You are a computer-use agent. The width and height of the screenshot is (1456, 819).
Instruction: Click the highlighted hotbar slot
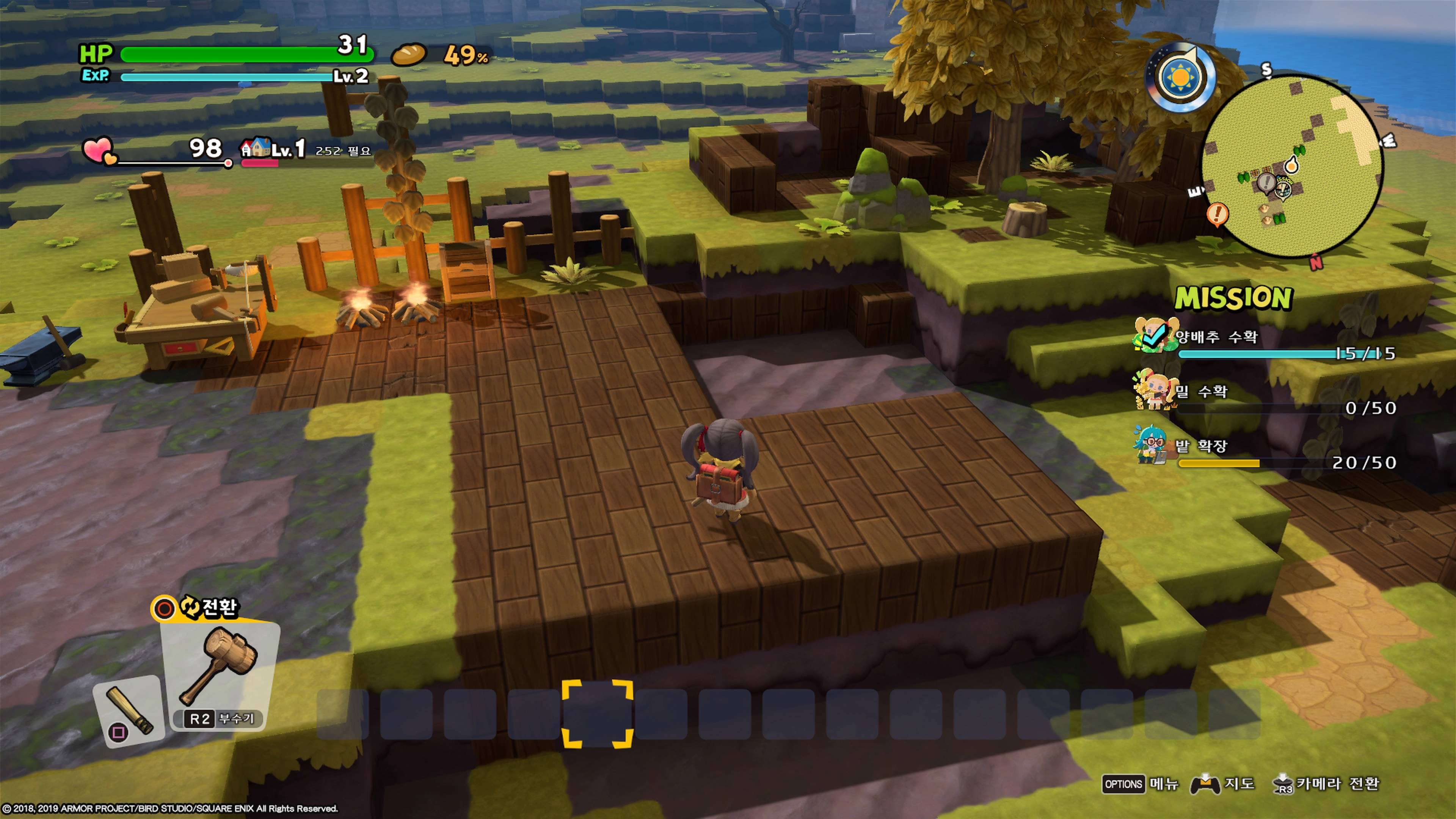[x=598, y=714]
